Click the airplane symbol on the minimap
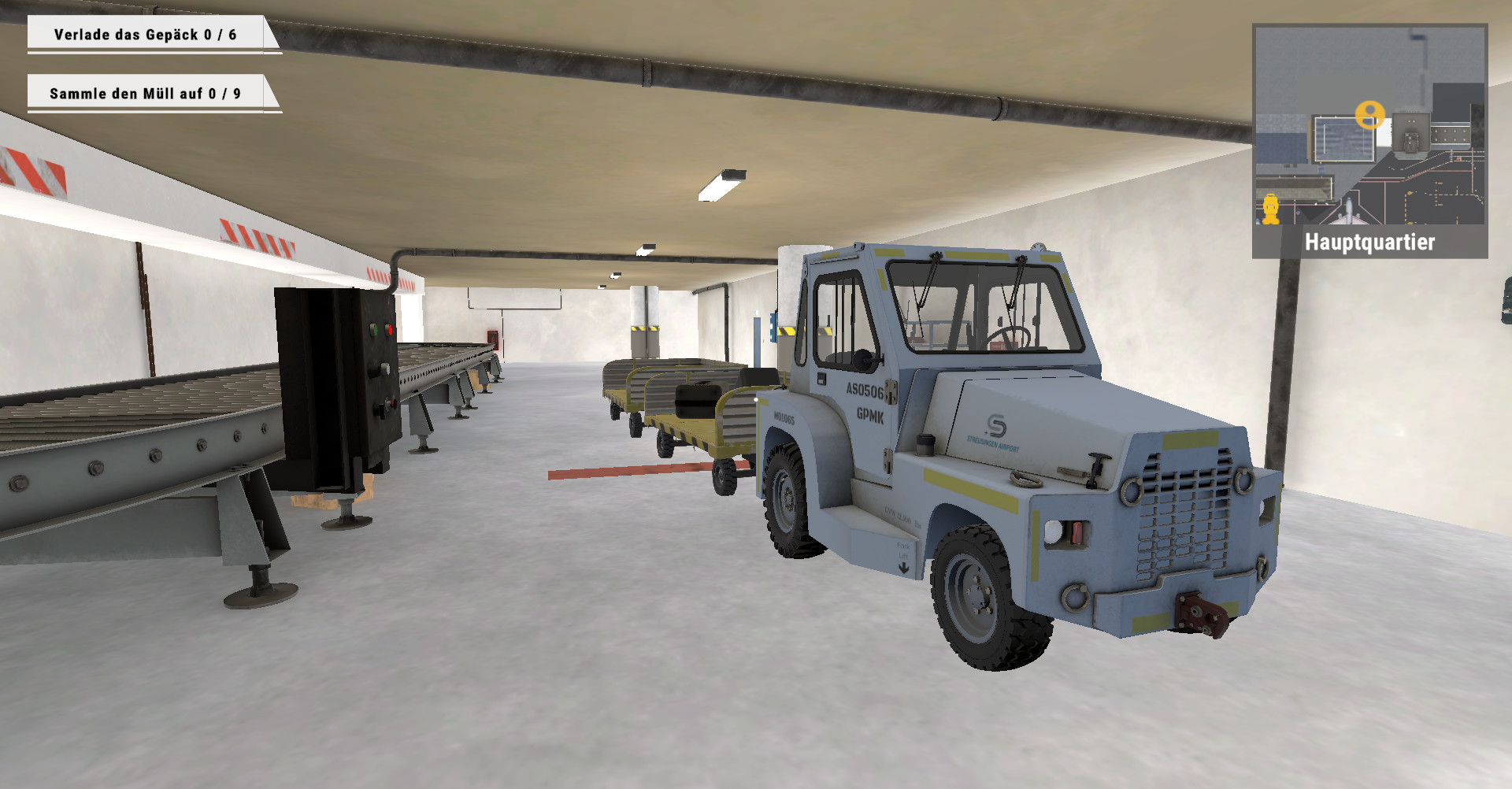Viewport: 1512px width, 789px height. pos(1350,213)
